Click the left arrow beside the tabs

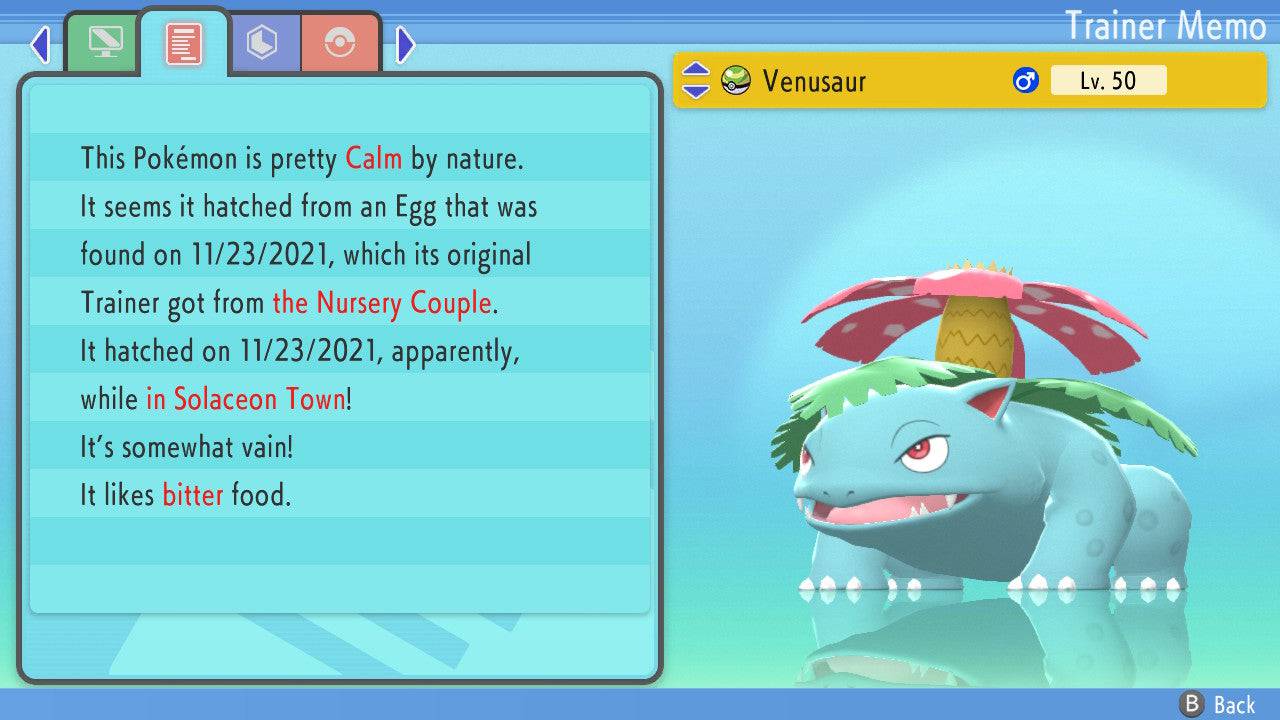[x=40, y=44]
